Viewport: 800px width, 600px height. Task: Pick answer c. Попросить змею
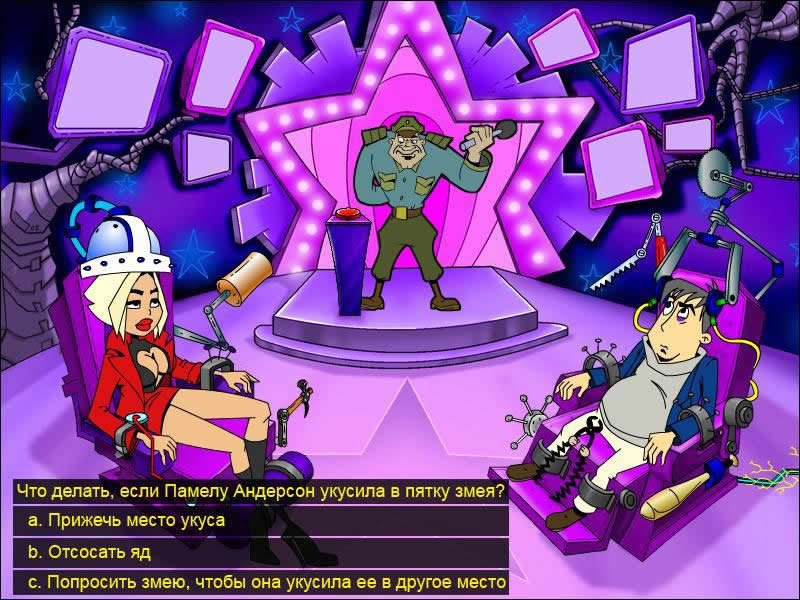pos(267,581)
